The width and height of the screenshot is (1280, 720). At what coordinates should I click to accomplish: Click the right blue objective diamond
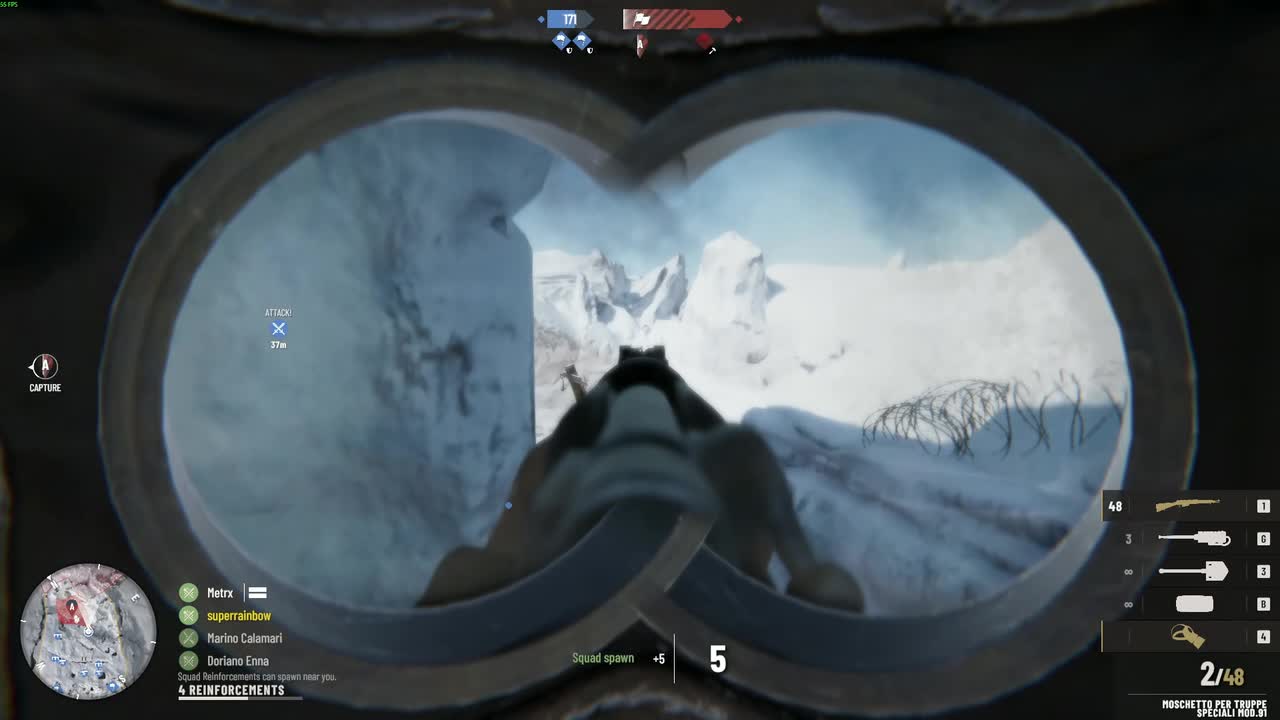(x=581, y=40)
